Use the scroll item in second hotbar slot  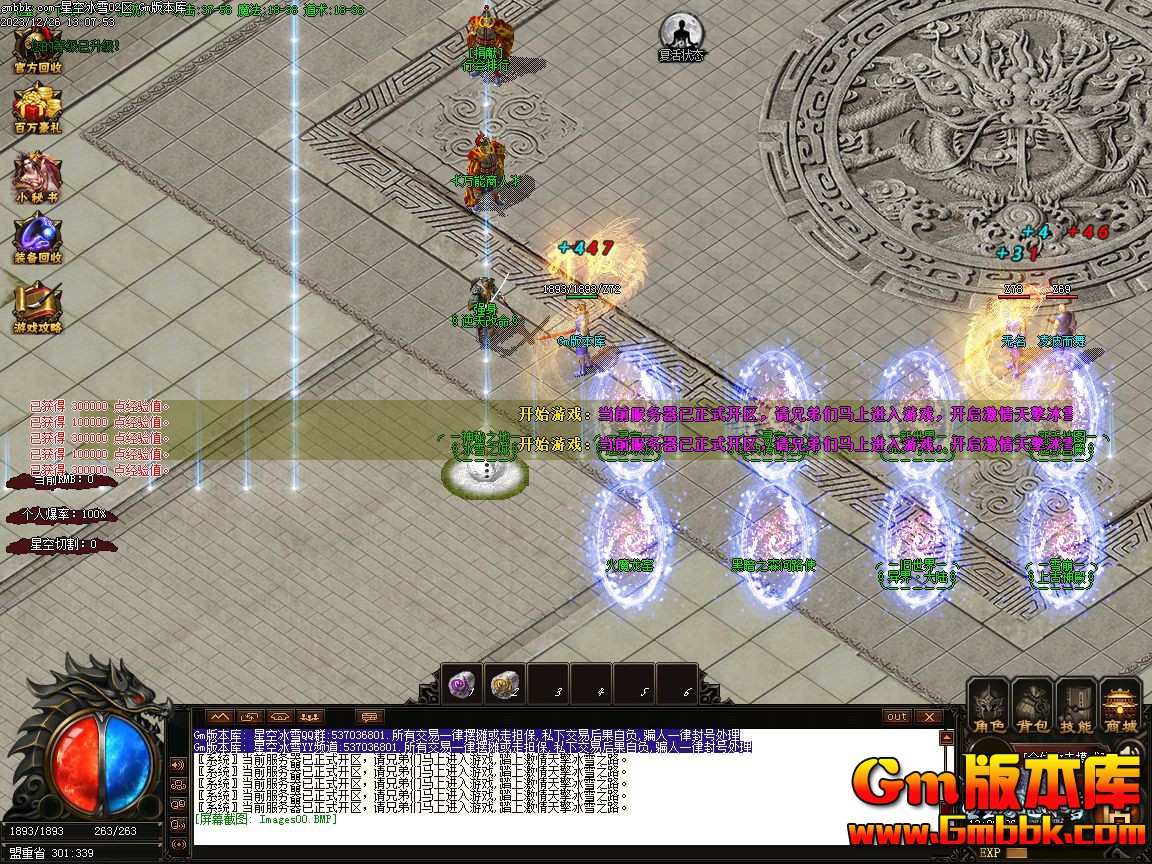point(505,684)
